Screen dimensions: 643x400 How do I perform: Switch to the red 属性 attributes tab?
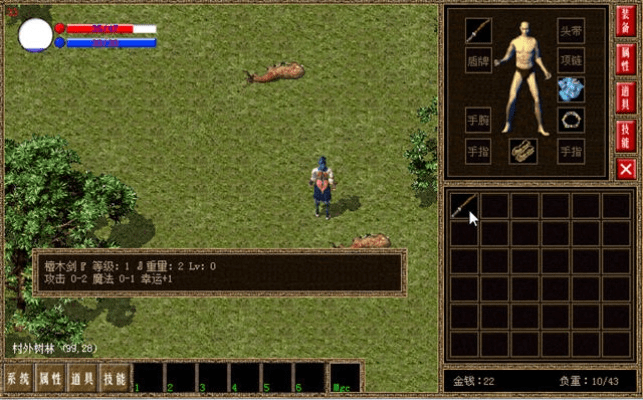(x=626, y=62)
